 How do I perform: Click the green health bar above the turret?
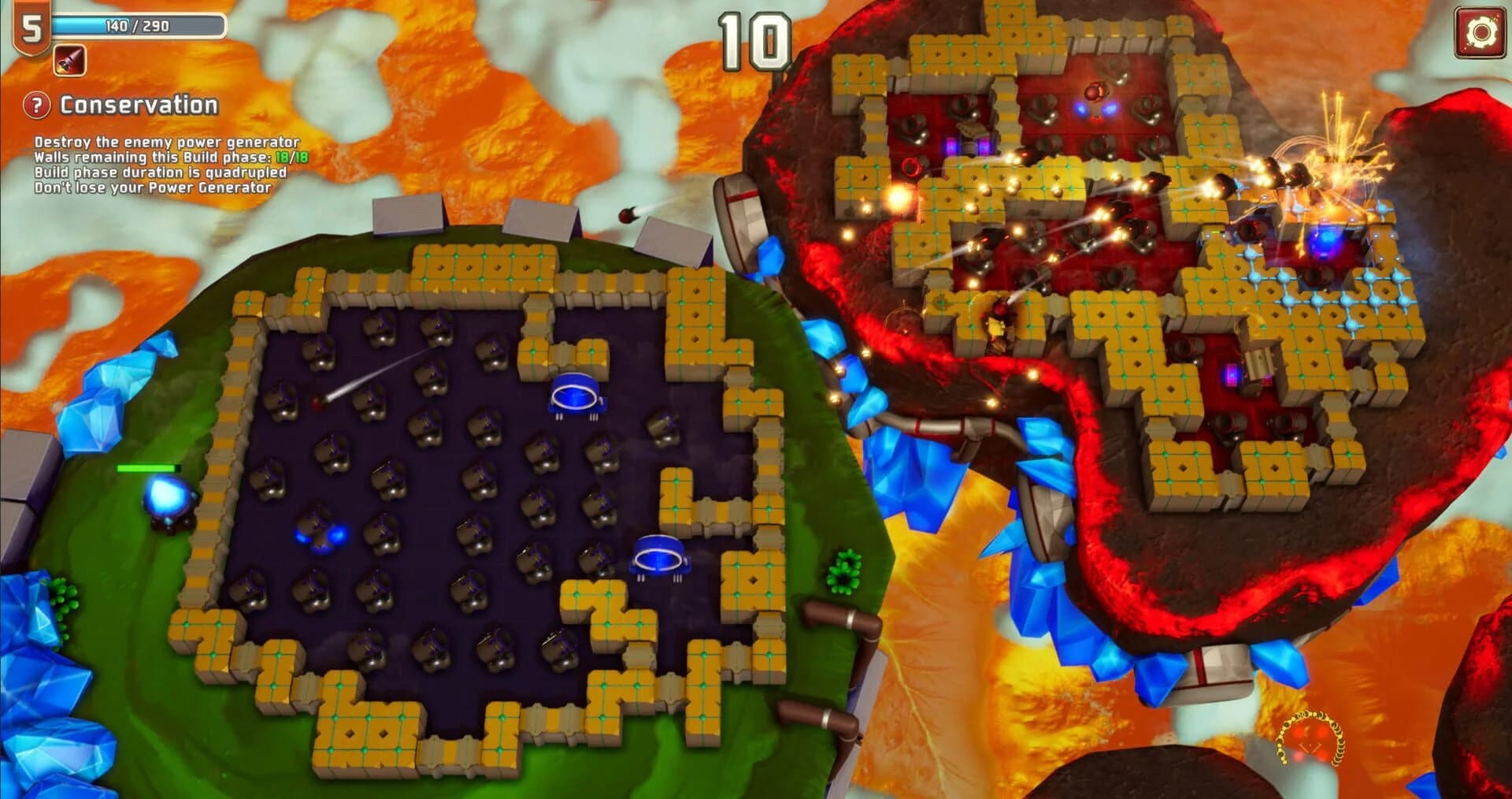[x=146, y=468]
